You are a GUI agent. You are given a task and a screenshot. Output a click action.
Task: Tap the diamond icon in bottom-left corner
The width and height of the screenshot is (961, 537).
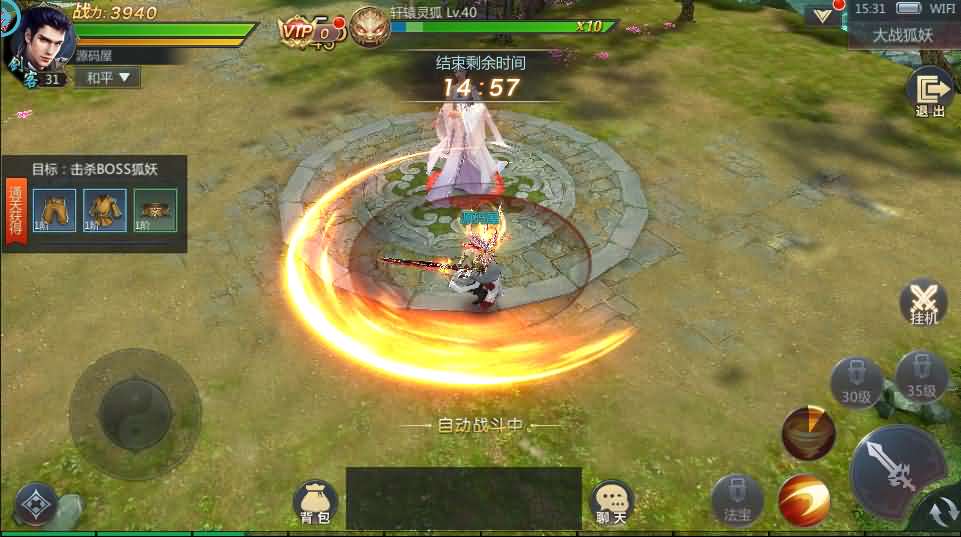(x=36, y=502)
